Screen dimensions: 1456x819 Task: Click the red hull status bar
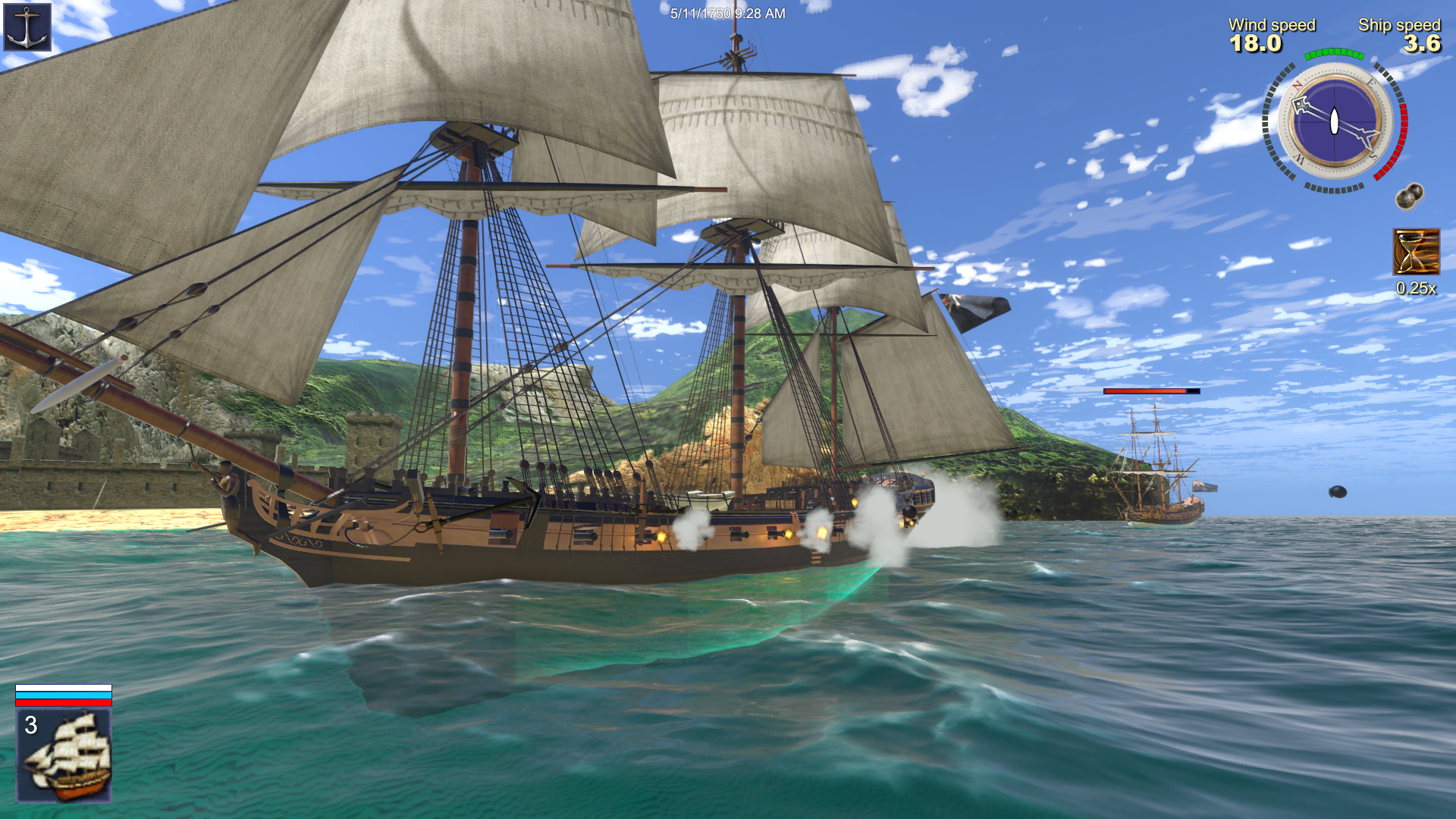click(64, 703)
